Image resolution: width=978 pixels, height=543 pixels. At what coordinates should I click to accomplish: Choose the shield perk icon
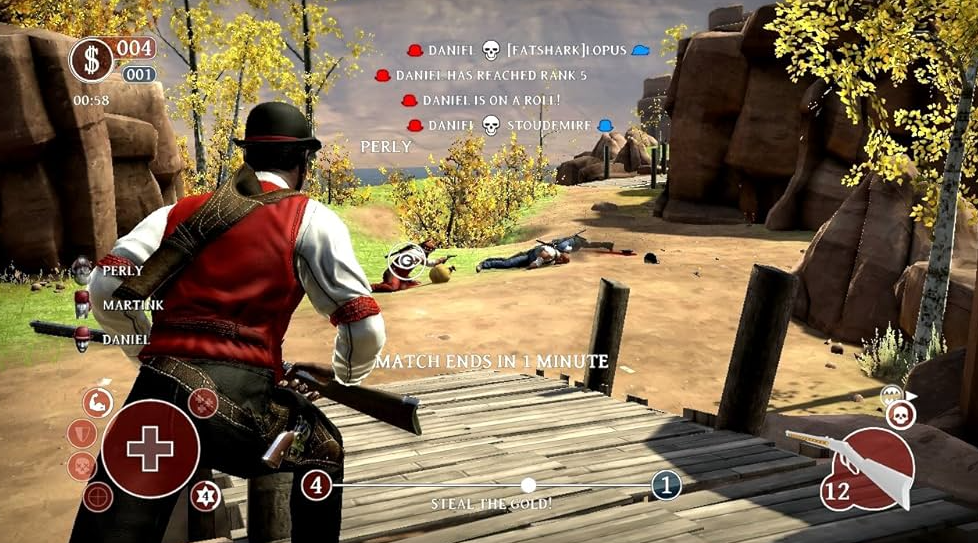click(x=81, y=434)
